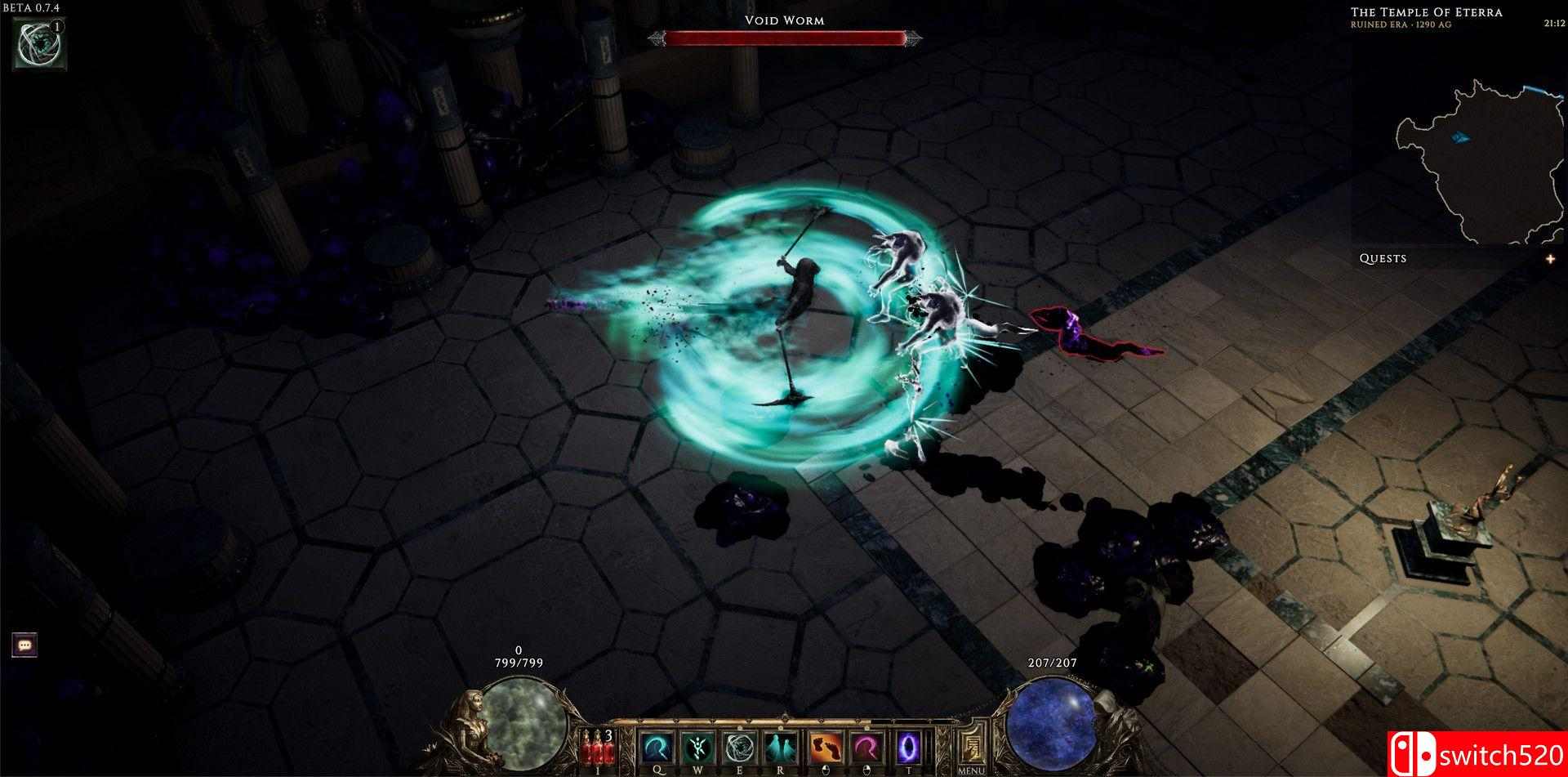Click the Quests tracker header
1568x777 pixels.
click(x=1383, y=259)
